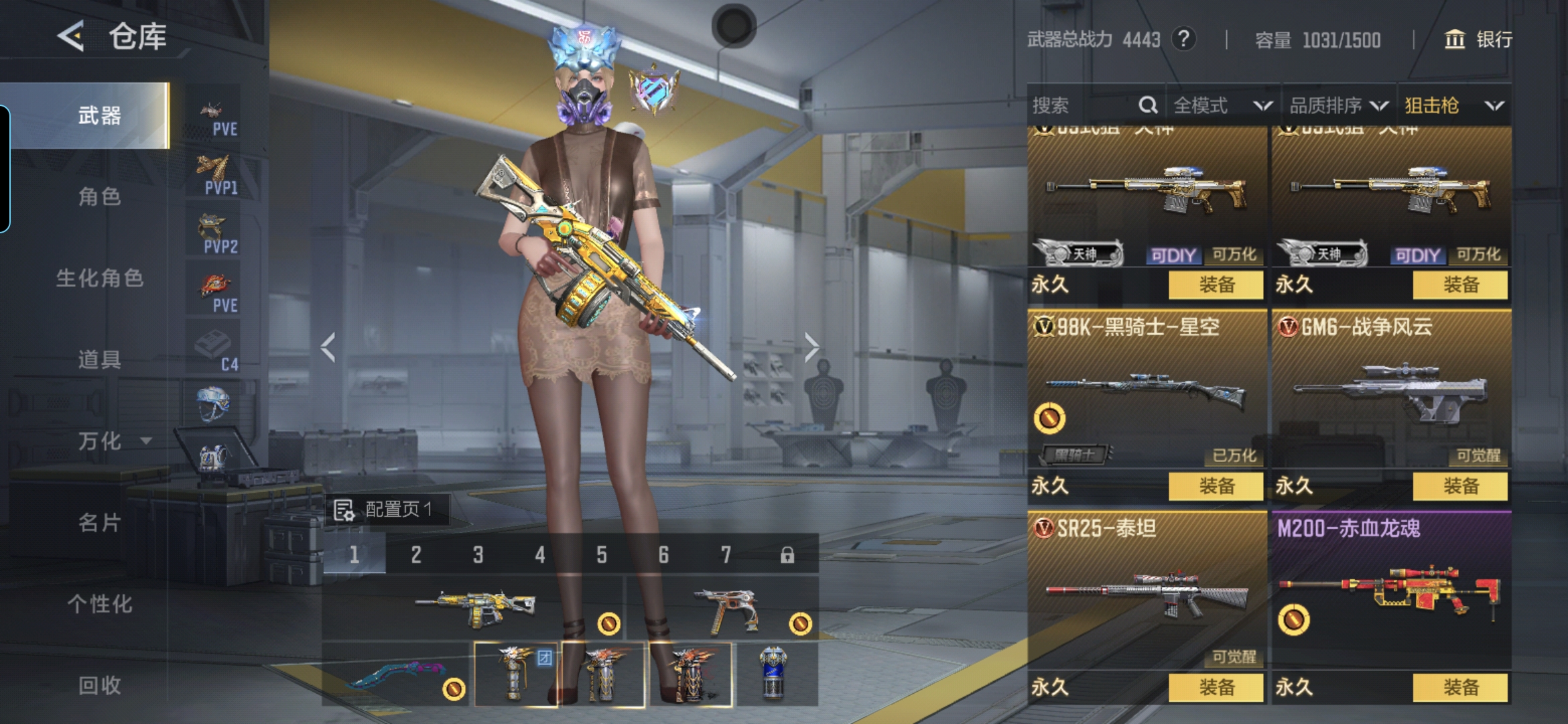Rotate to next character view with right arrow
Viewport: 1568px width, 724px height.
[811, 347]
